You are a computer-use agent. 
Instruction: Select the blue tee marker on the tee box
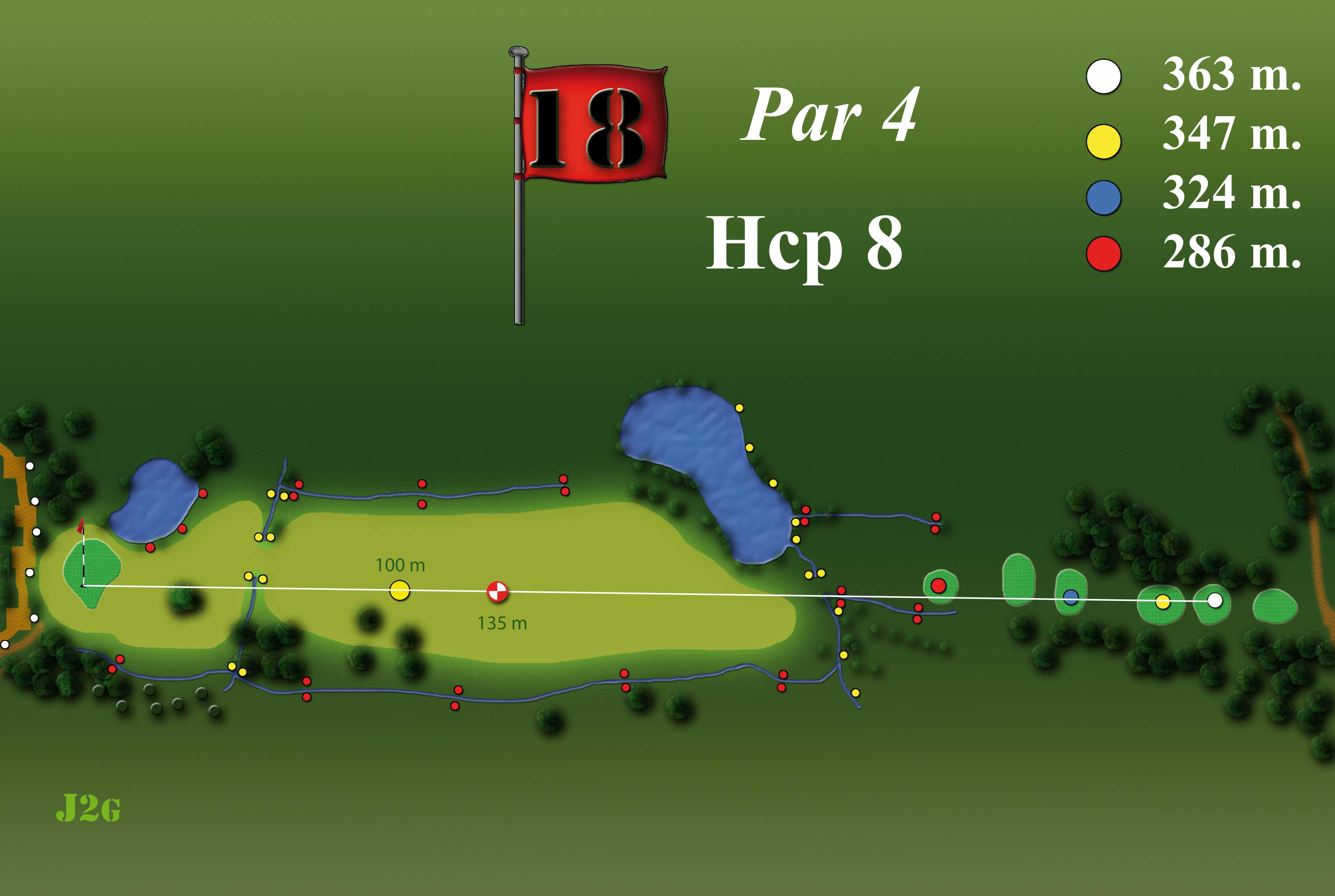pyautogui.click(x=1070, y=597)
